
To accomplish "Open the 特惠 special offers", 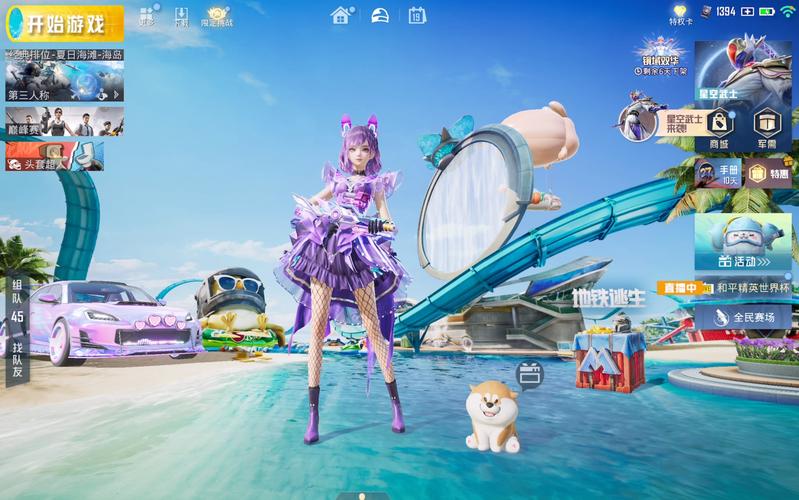I will click(767, 173).
